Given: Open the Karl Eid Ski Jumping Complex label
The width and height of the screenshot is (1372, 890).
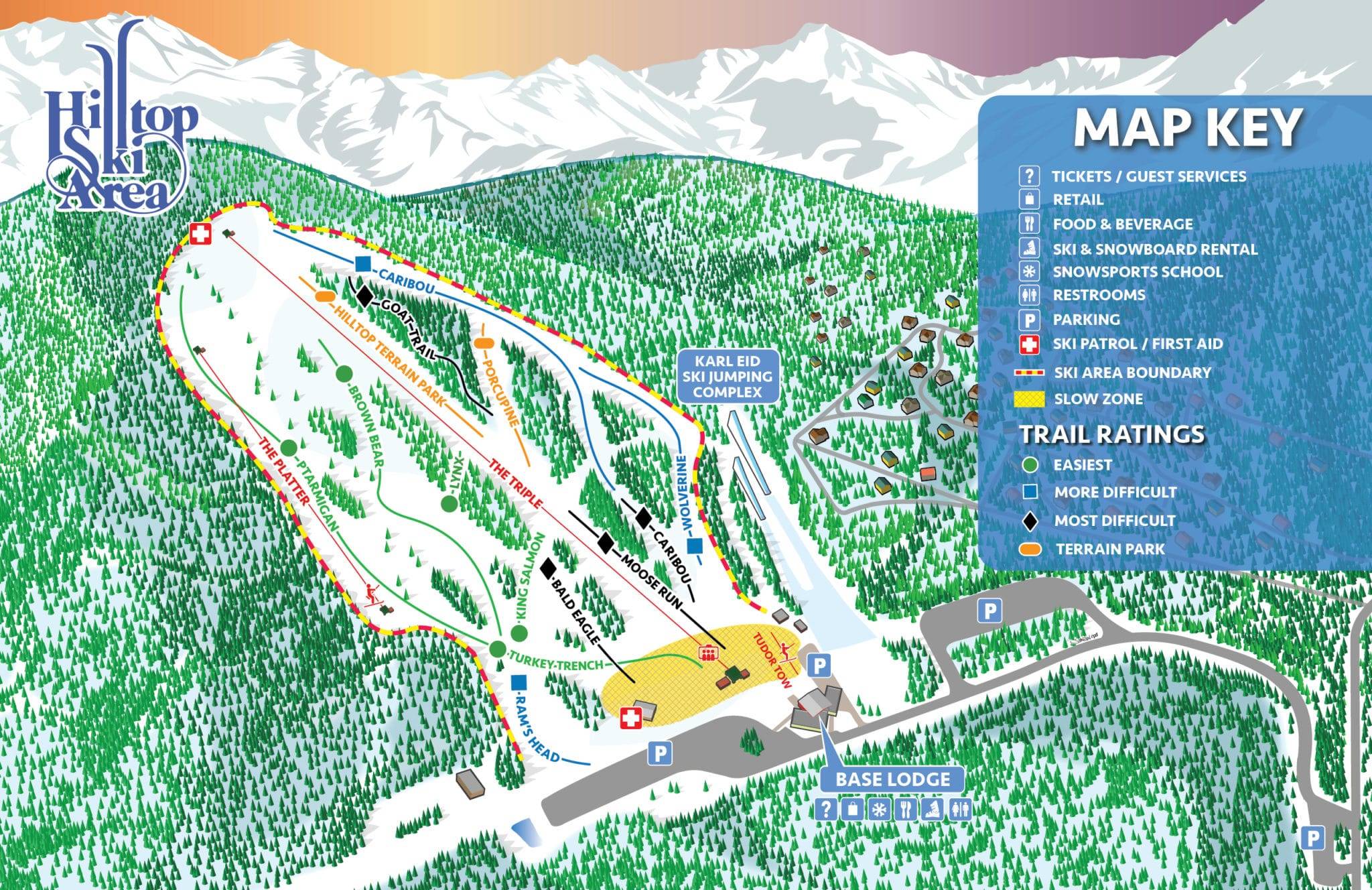Looking at the screenshot, I should tap(728, 375).
